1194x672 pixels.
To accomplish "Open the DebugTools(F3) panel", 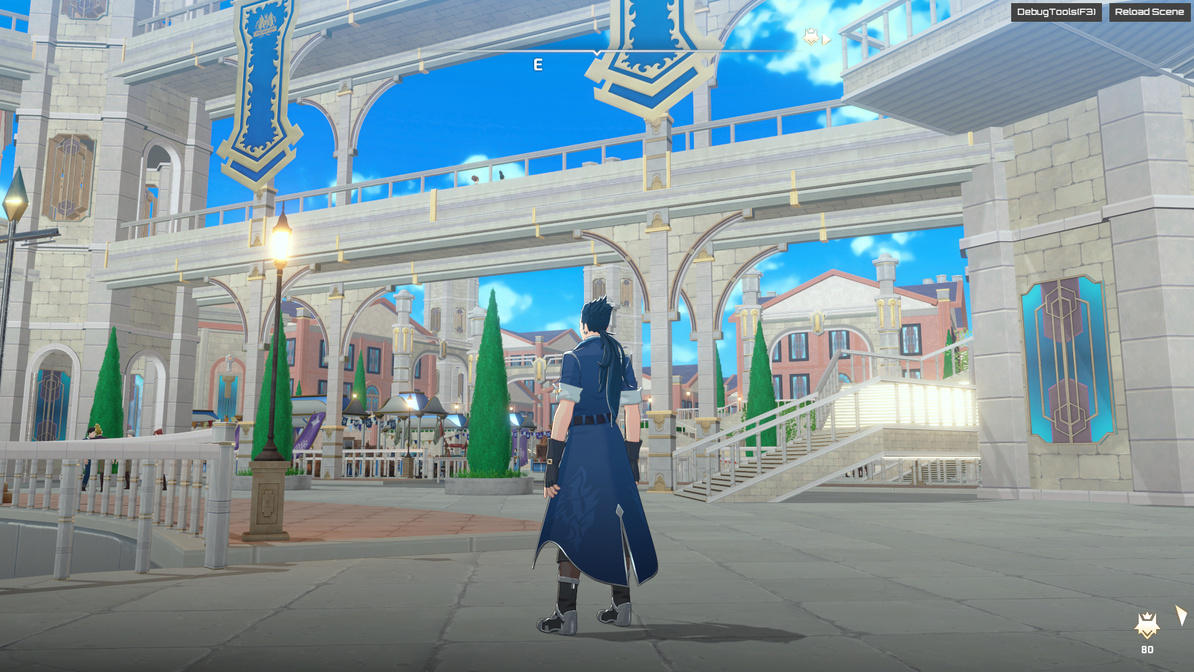I will coord(1056,12).
